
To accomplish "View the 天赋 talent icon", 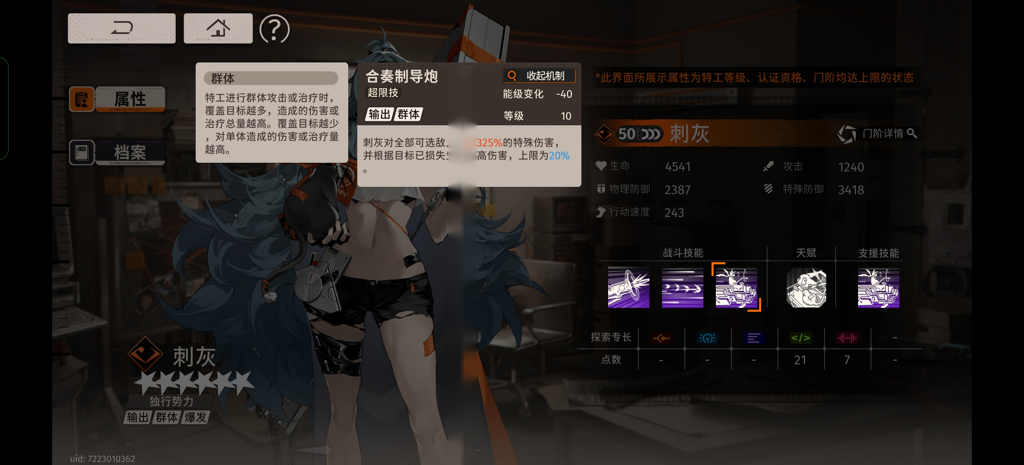I will click(806, 288).
